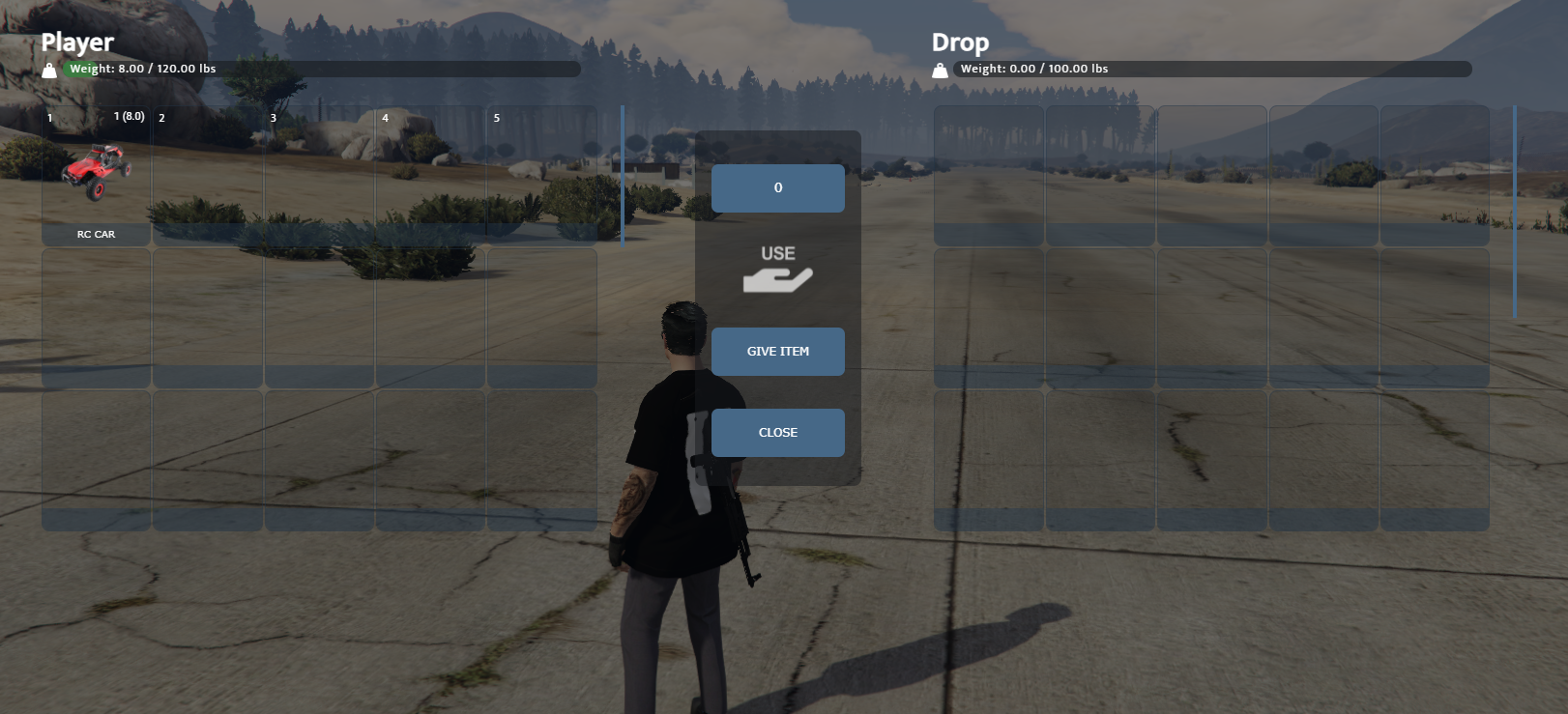Select empty hotbar slot 2
The height and width of the screenshot is (714, 1568).
[208, 176]
